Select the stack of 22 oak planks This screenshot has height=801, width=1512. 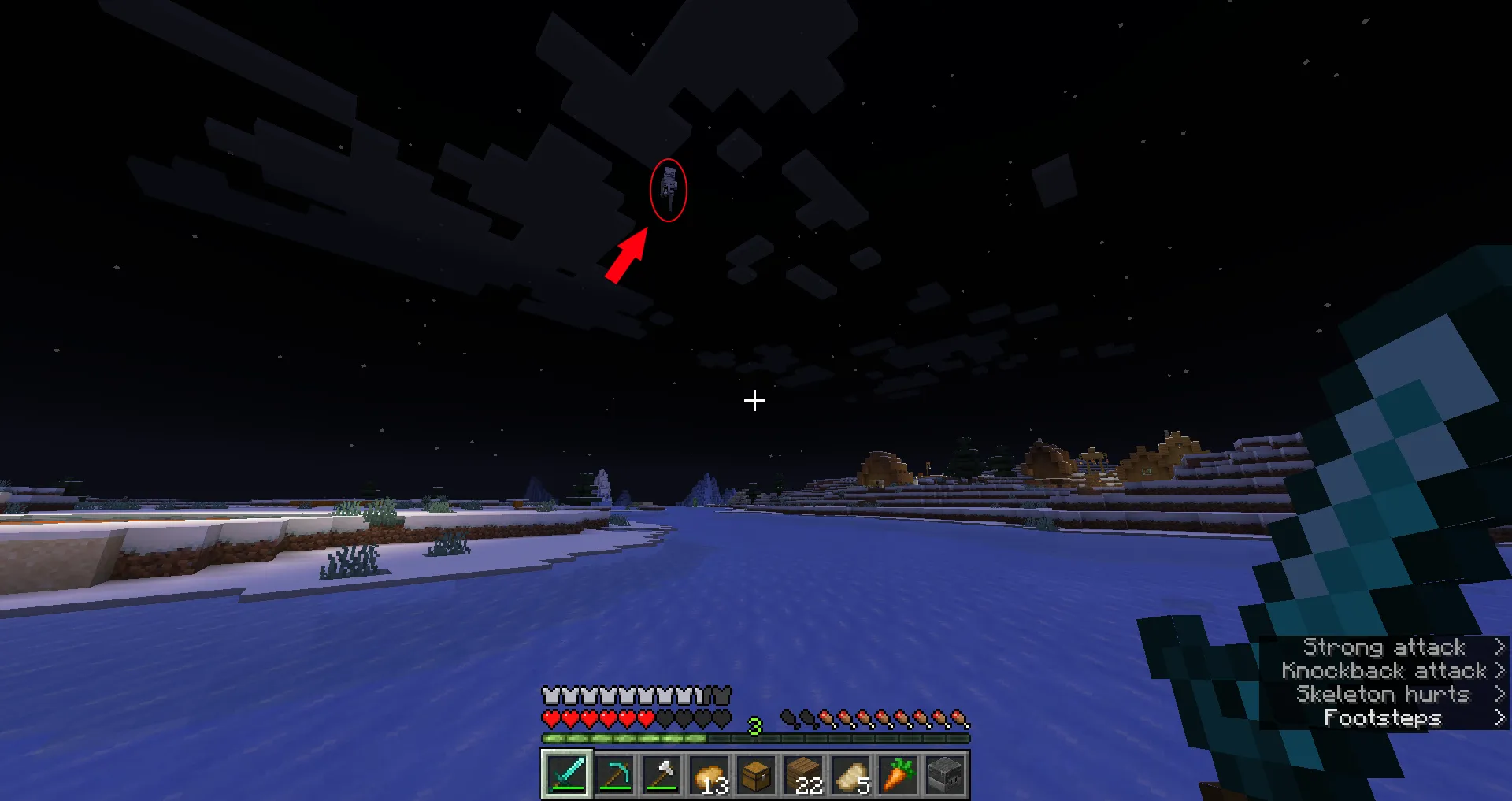(803, 773)
